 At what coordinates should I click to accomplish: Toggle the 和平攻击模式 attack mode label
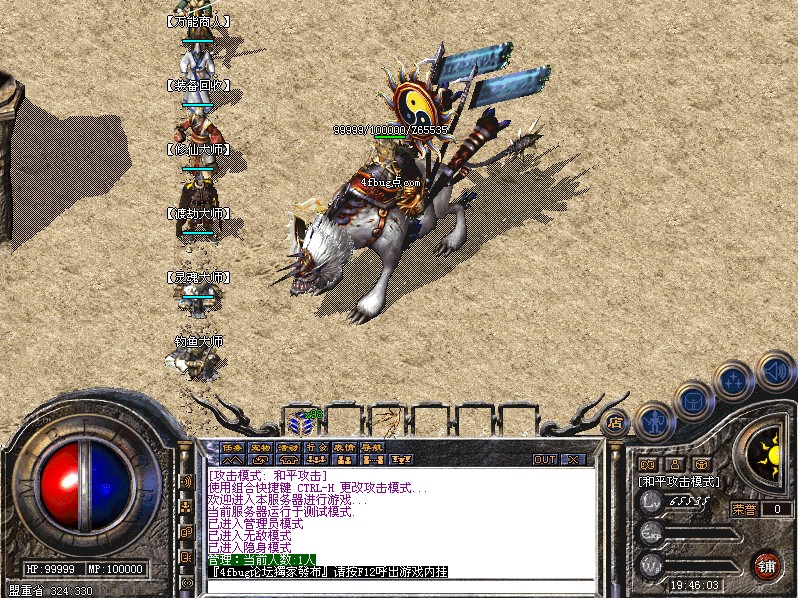[680, 482]
